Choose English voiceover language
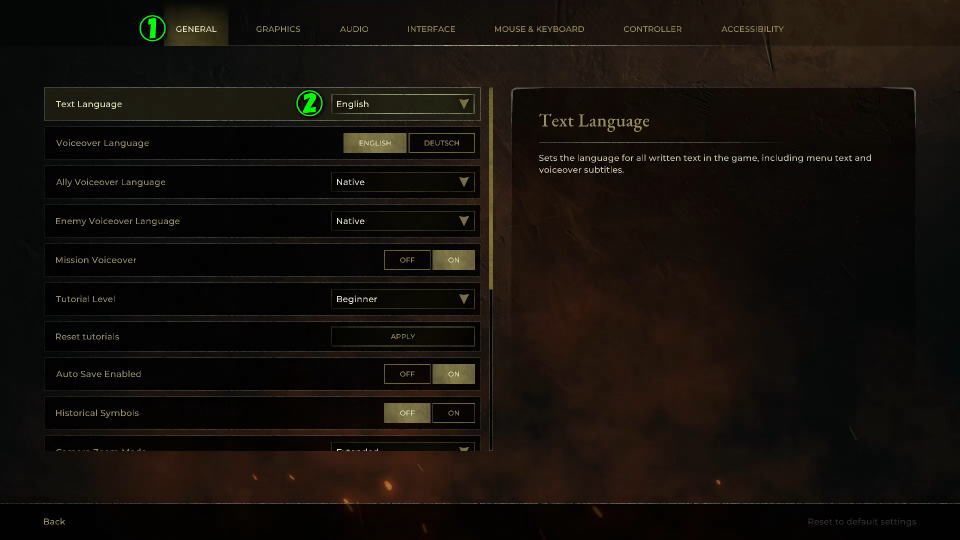 pyautogui.click(x=375, y=143)
